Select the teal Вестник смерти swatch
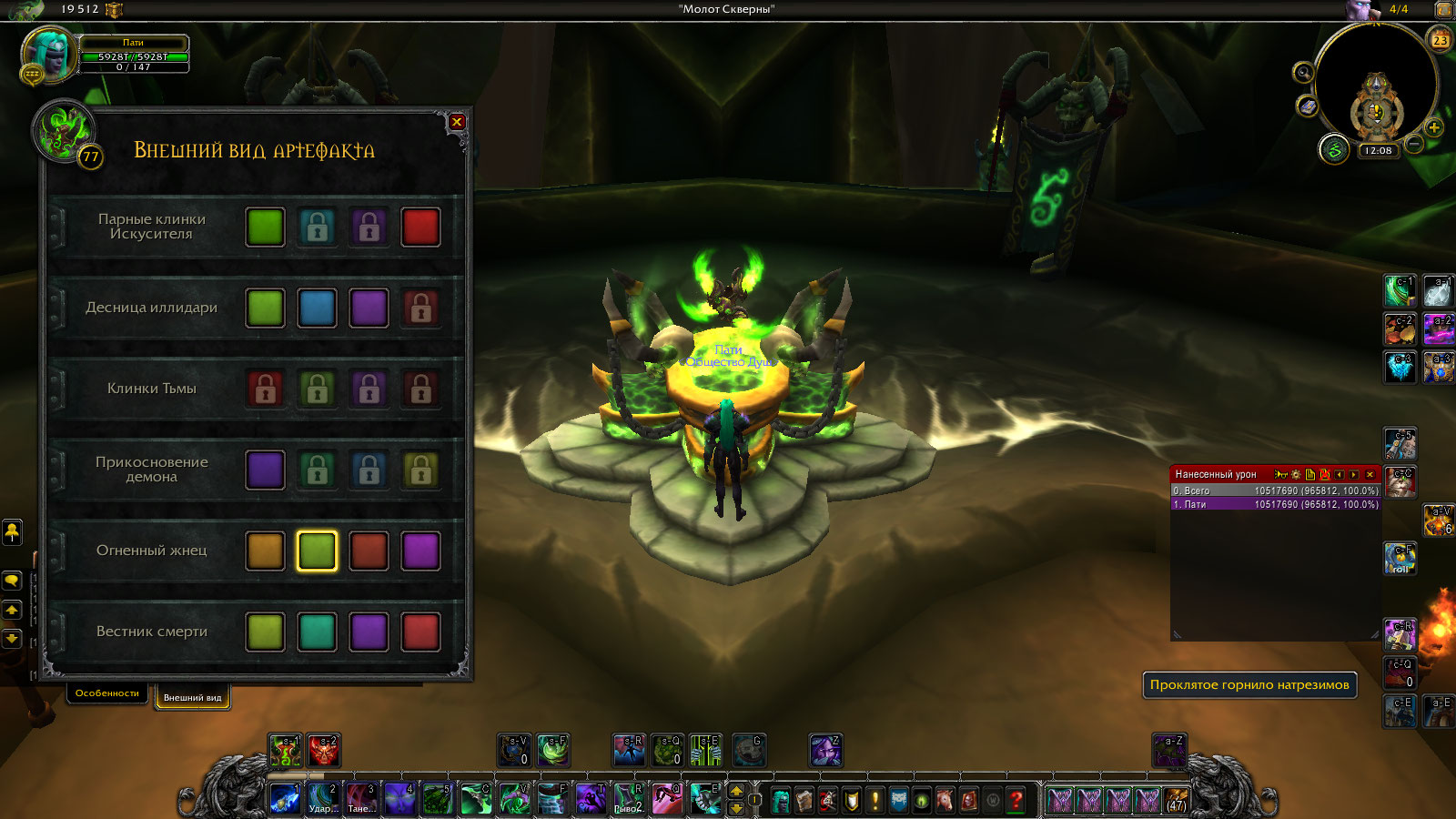The image size is (1456, 819). pyautogui.click(x=317, y=632)
